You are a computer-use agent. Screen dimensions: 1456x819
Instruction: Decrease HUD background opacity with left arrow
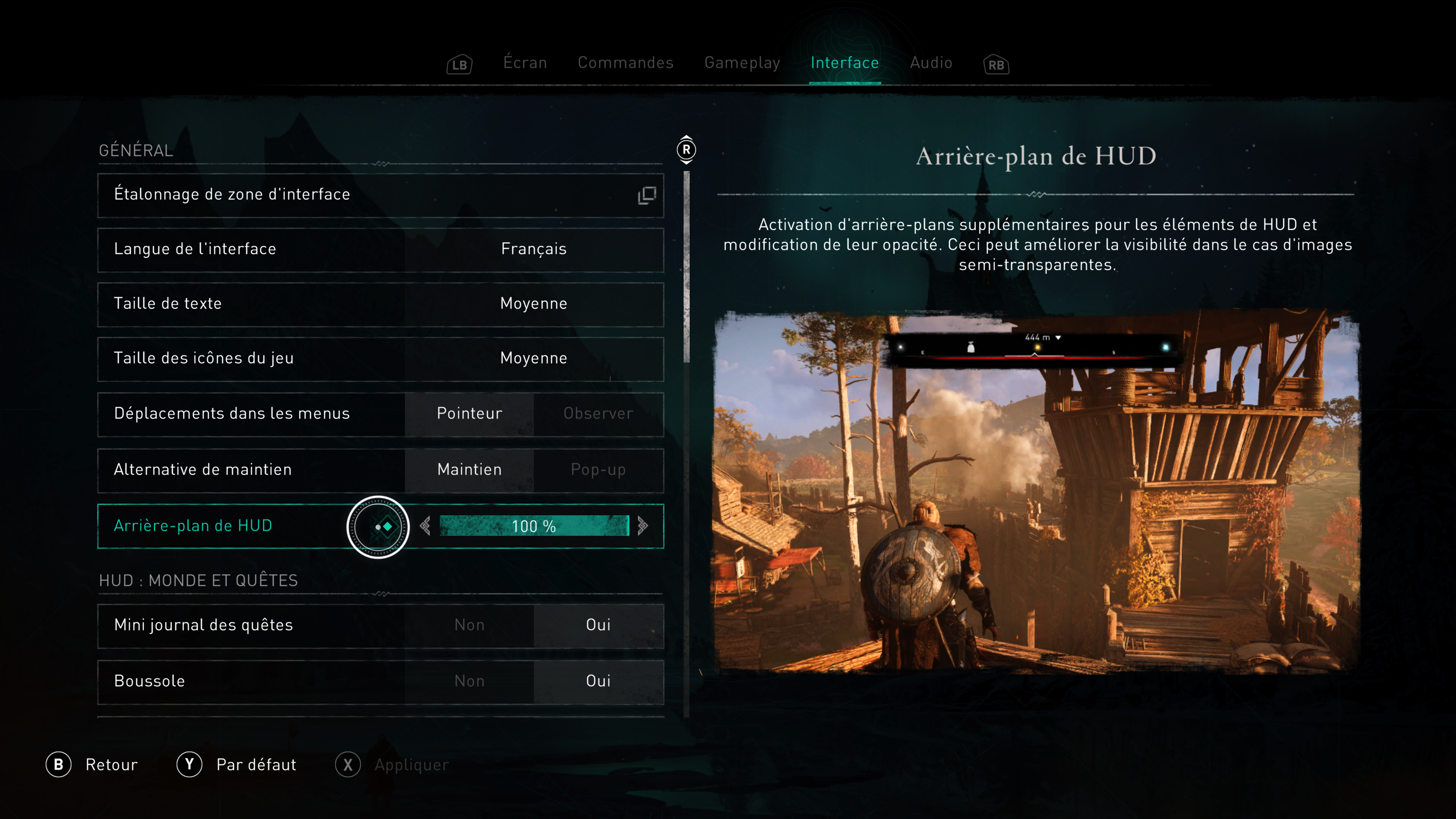coord(425,526)
